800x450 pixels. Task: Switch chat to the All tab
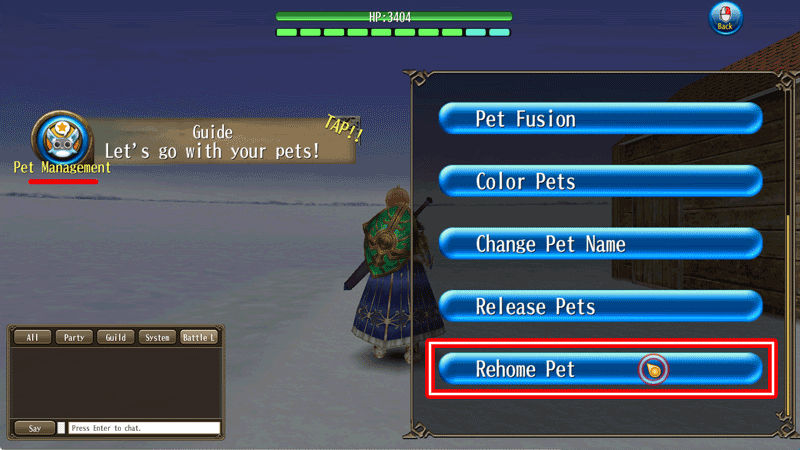point(33,338)
